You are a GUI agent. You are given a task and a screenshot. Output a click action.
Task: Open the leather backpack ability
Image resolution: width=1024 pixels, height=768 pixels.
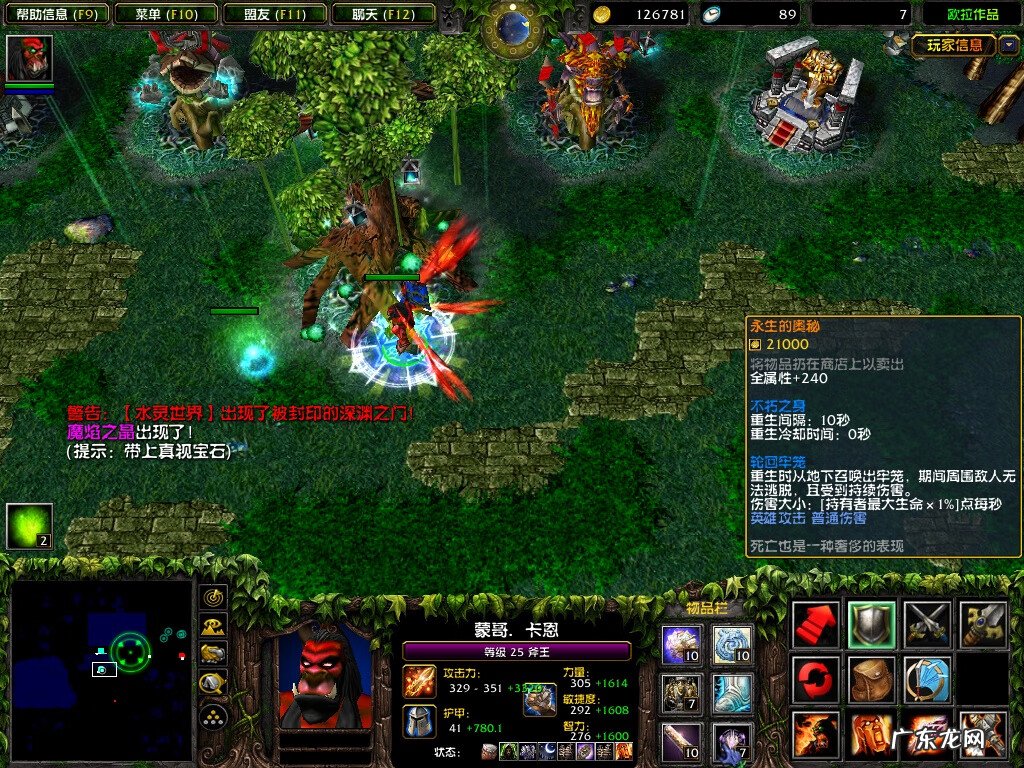(x=872, y=680)
